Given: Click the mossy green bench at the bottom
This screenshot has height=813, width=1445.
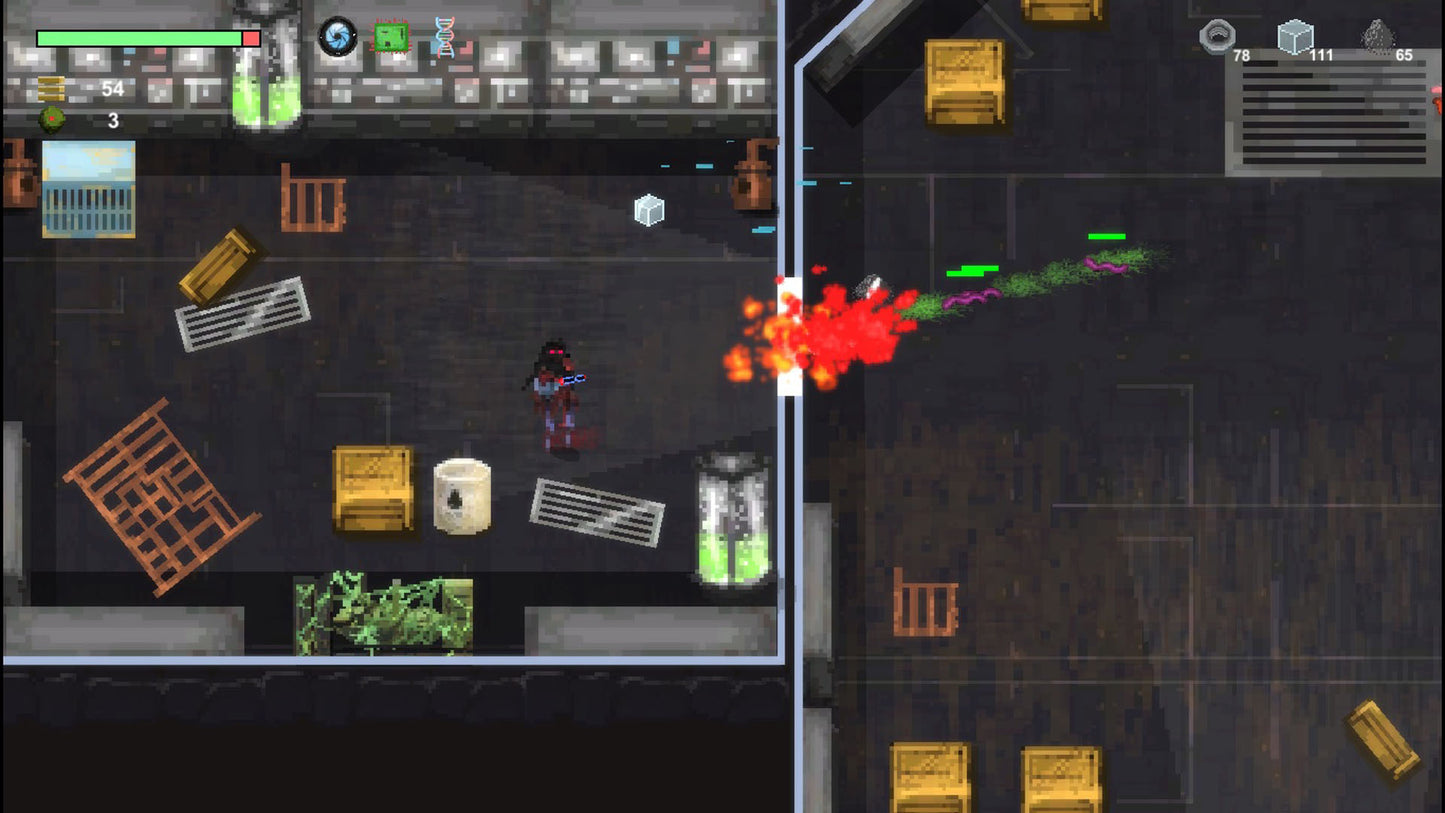Looking at the screenshot, I should pos(385,610).
